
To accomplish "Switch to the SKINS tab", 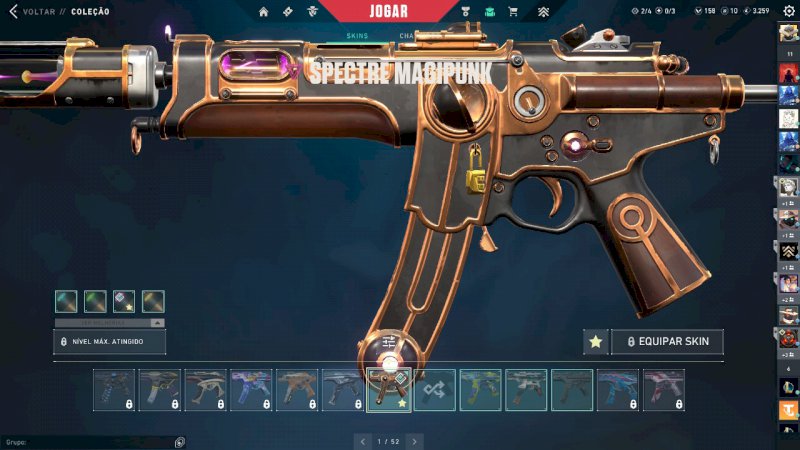I will click(x=357, y=36).
